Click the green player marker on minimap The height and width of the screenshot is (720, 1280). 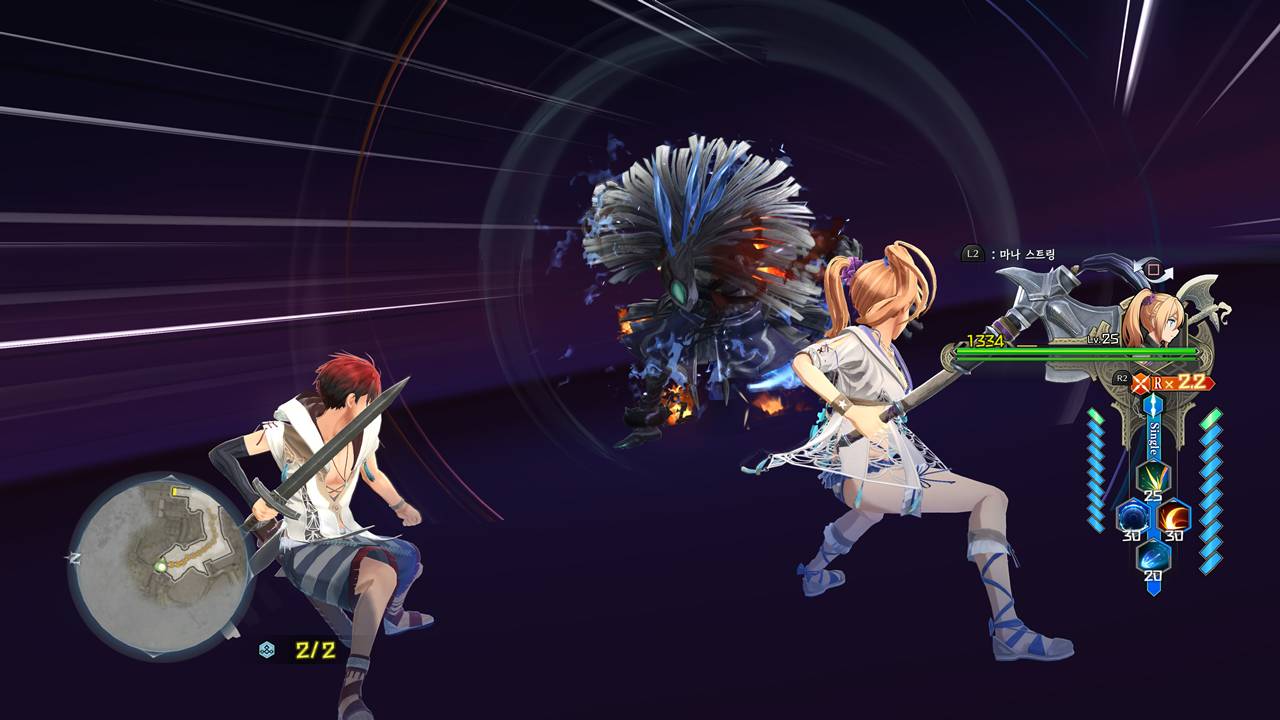(x=160, y=566)
